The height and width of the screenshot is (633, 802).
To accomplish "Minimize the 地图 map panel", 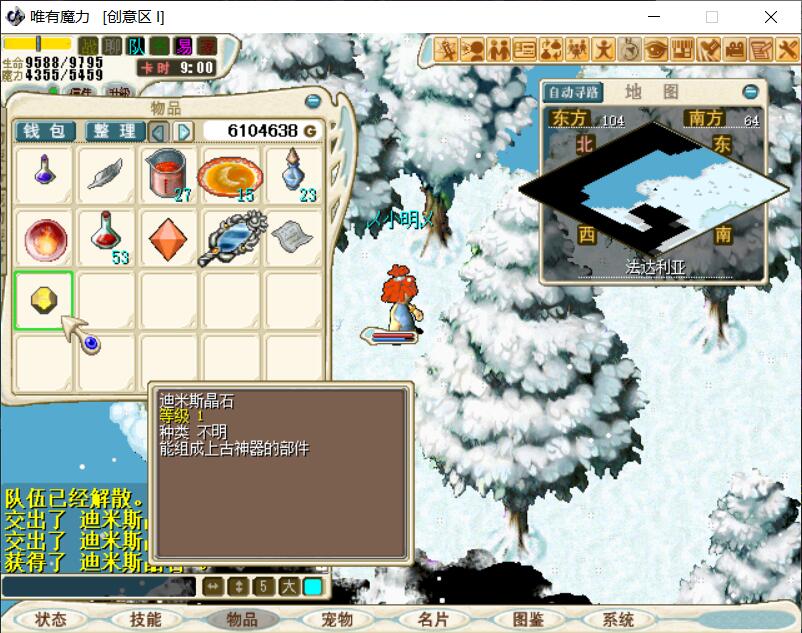I will [750, 92].
